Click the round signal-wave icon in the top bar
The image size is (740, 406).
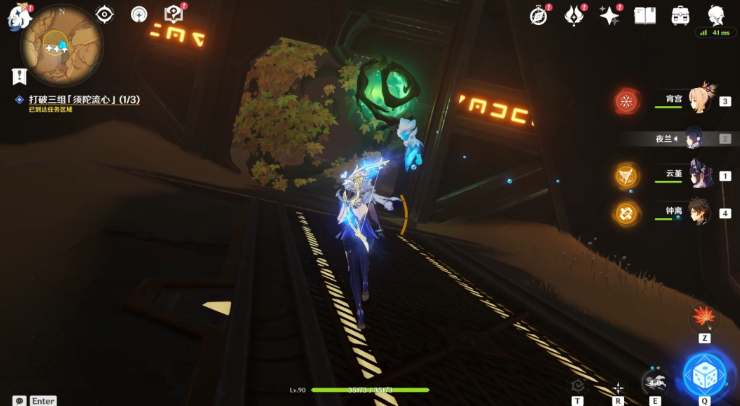[x=139, y=14]
